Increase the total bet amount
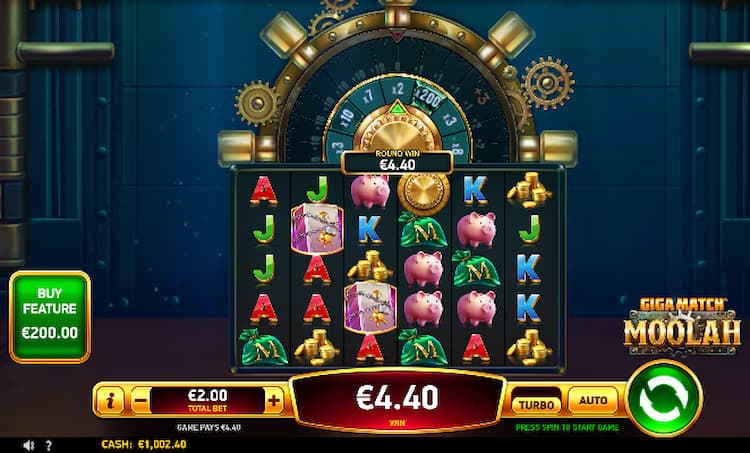Viewport: 750px width, 453px height. pos(274,401)
